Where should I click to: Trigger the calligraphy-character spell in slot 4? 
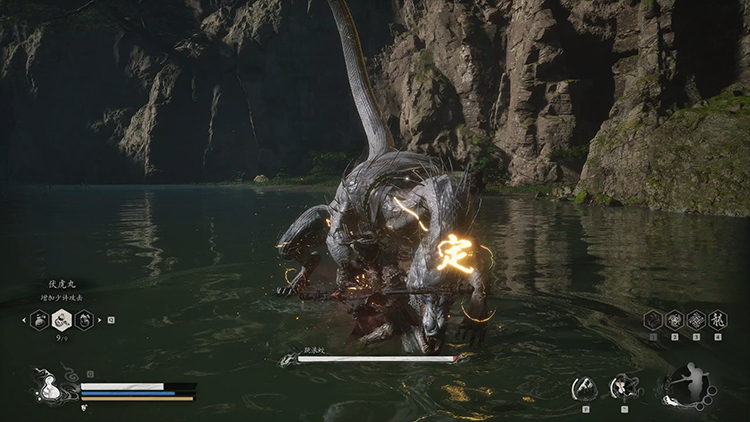(717, 320)
